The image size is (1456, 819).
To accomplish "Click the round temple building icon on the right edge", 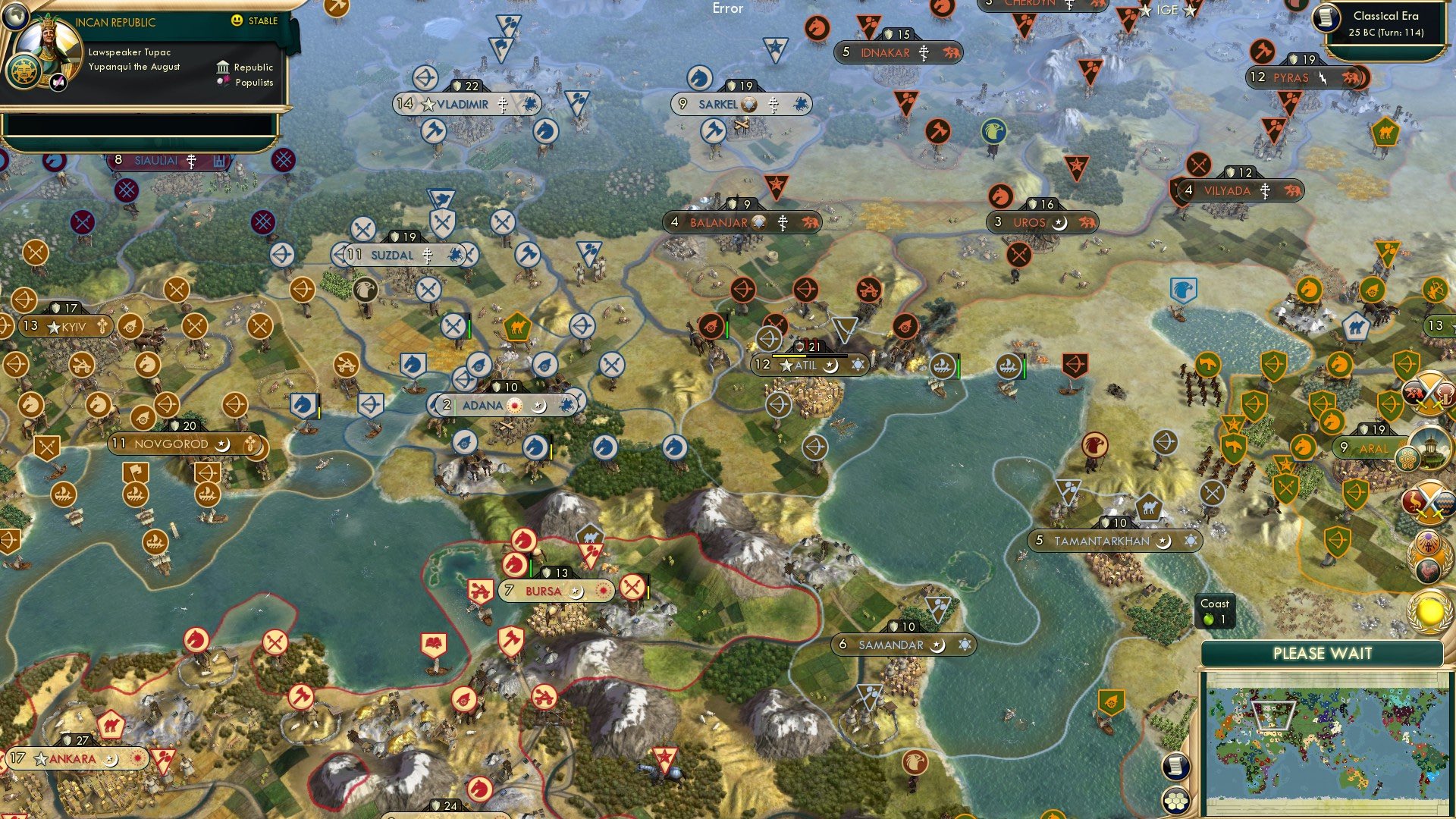I will pos(1431,449).
